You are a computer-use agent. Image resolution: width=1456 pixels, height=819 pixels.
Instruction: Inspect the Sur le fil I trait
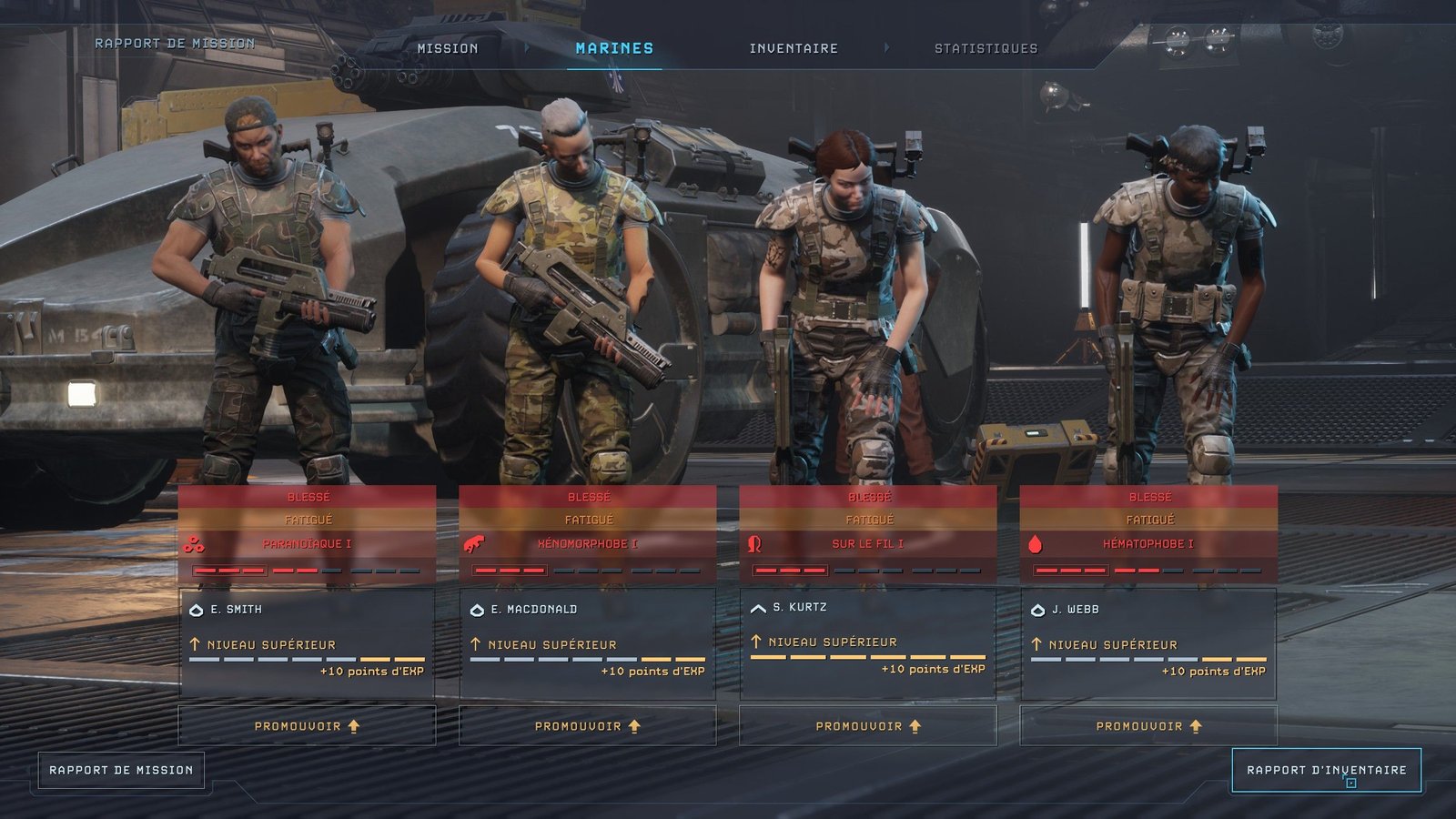click(x=867, y=544)
